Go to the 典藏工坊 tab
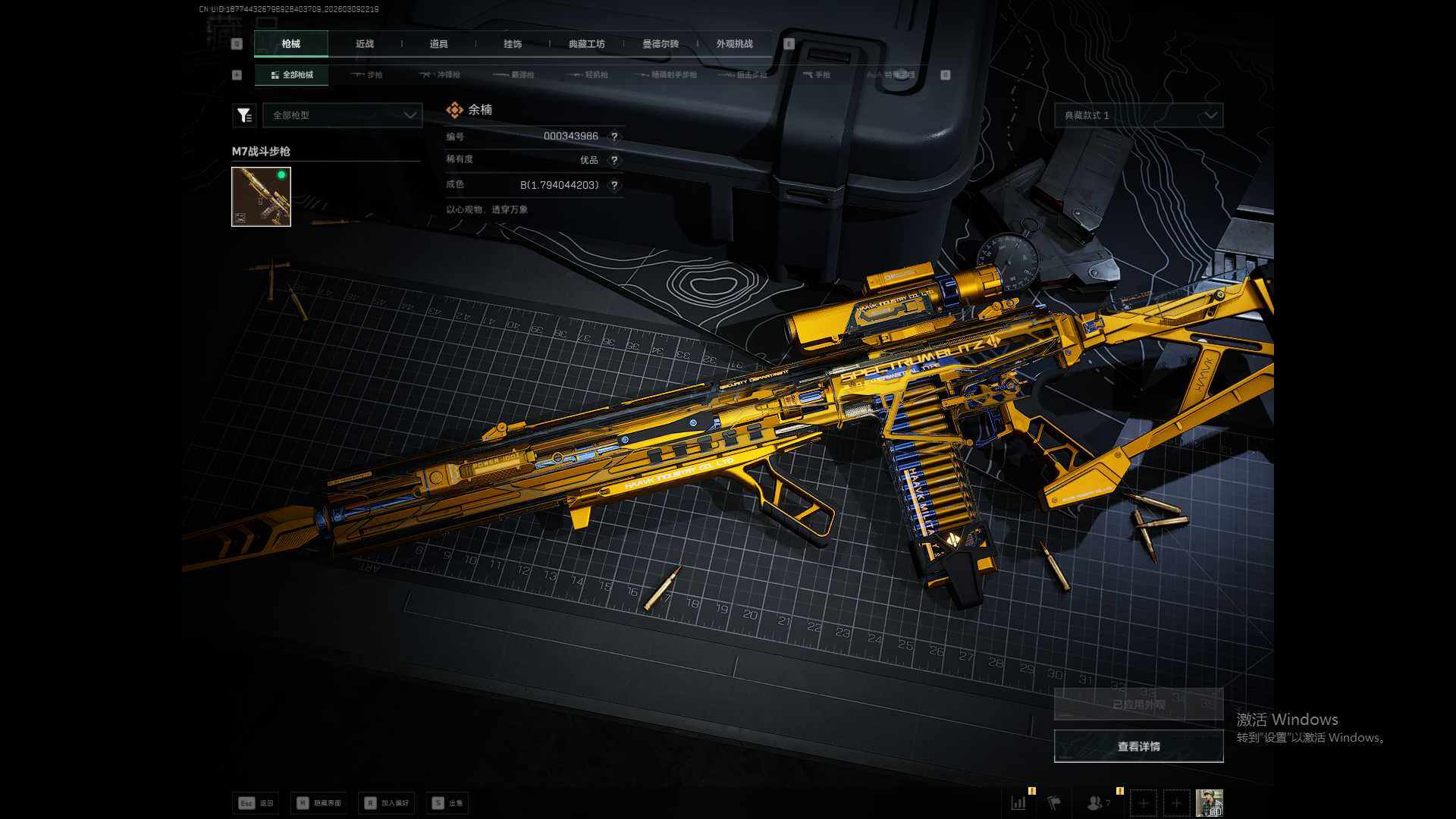Screen dimensions: 1456x819 click(586, 44)
